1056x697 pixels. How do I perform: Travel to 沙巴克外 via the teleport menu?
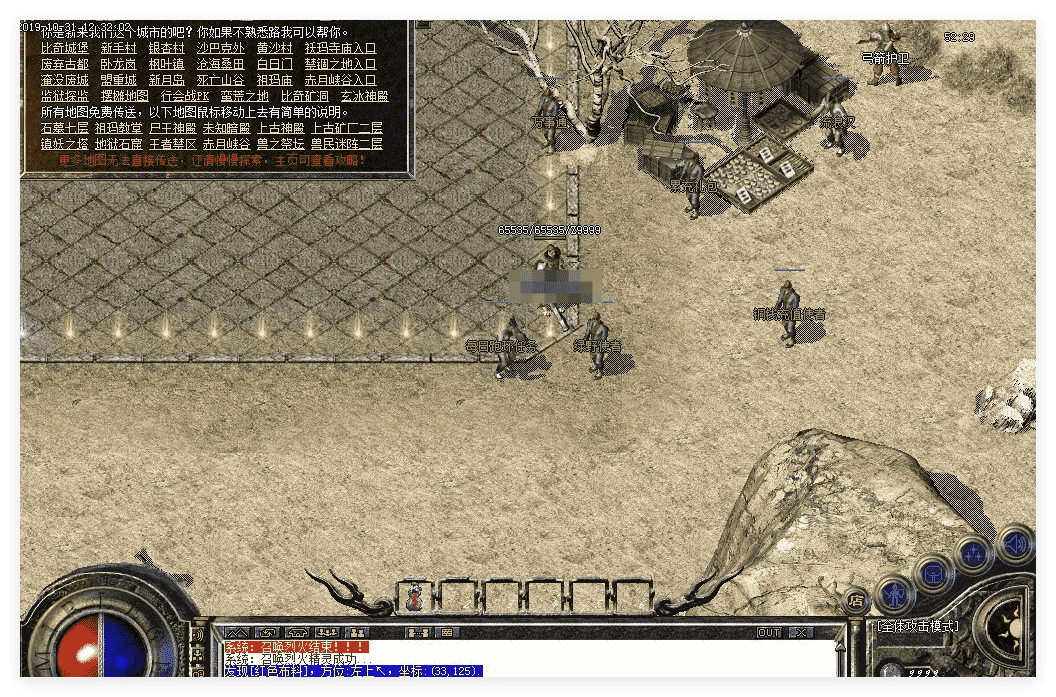point(220,48)
